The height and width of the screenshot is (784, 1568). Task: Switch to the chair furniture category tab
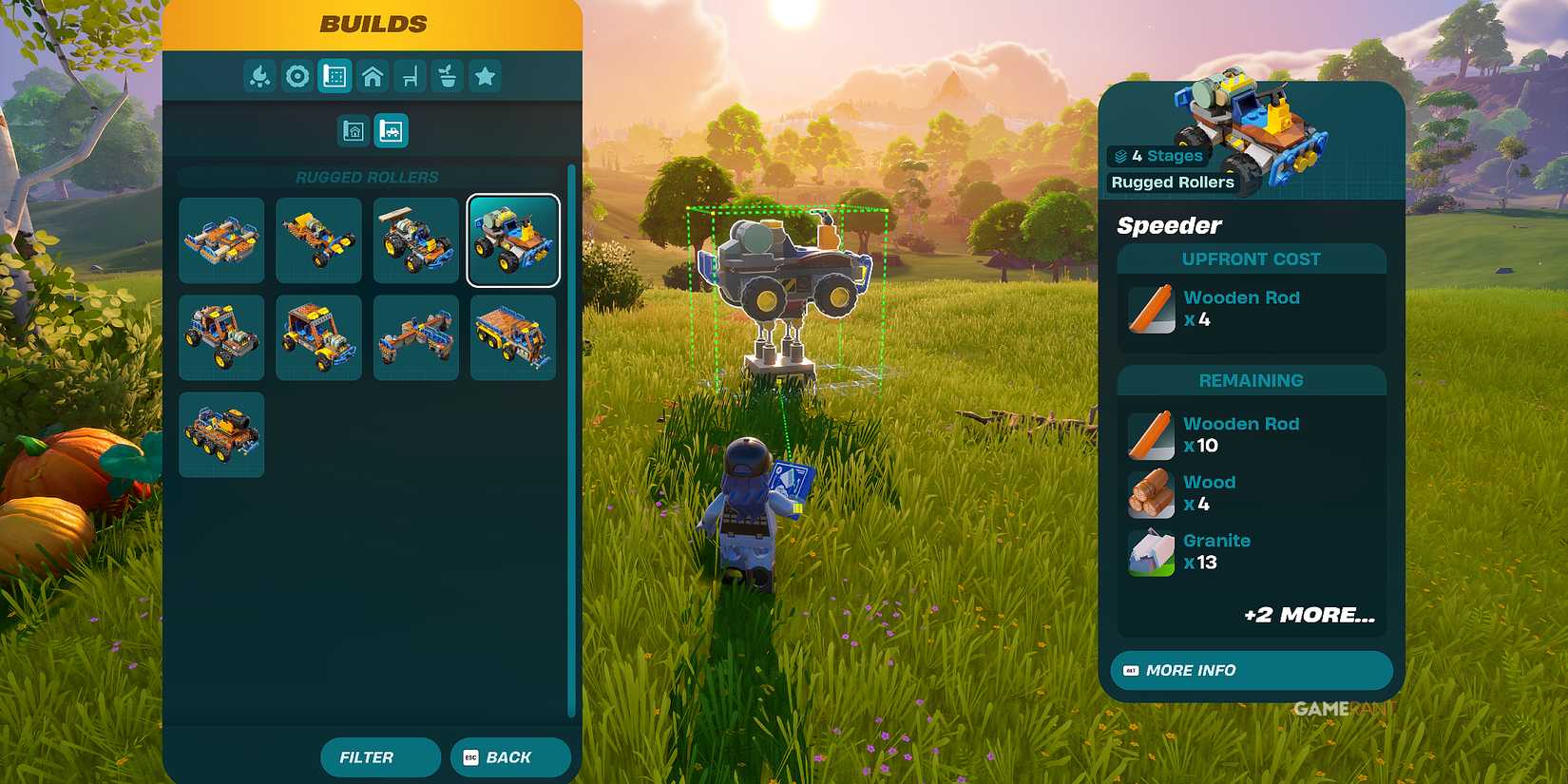pyautogui.click(x=410, y=76)
